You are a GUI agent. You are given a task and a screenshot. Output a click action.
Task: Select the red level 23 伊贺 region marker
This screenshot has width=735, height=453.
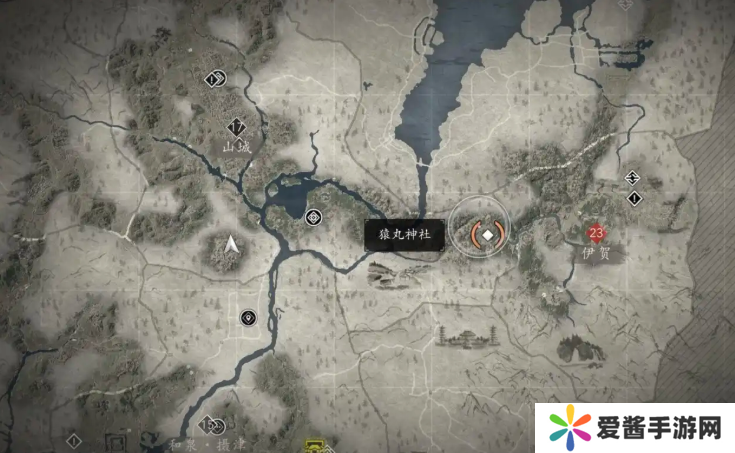(x=596, y=234)
